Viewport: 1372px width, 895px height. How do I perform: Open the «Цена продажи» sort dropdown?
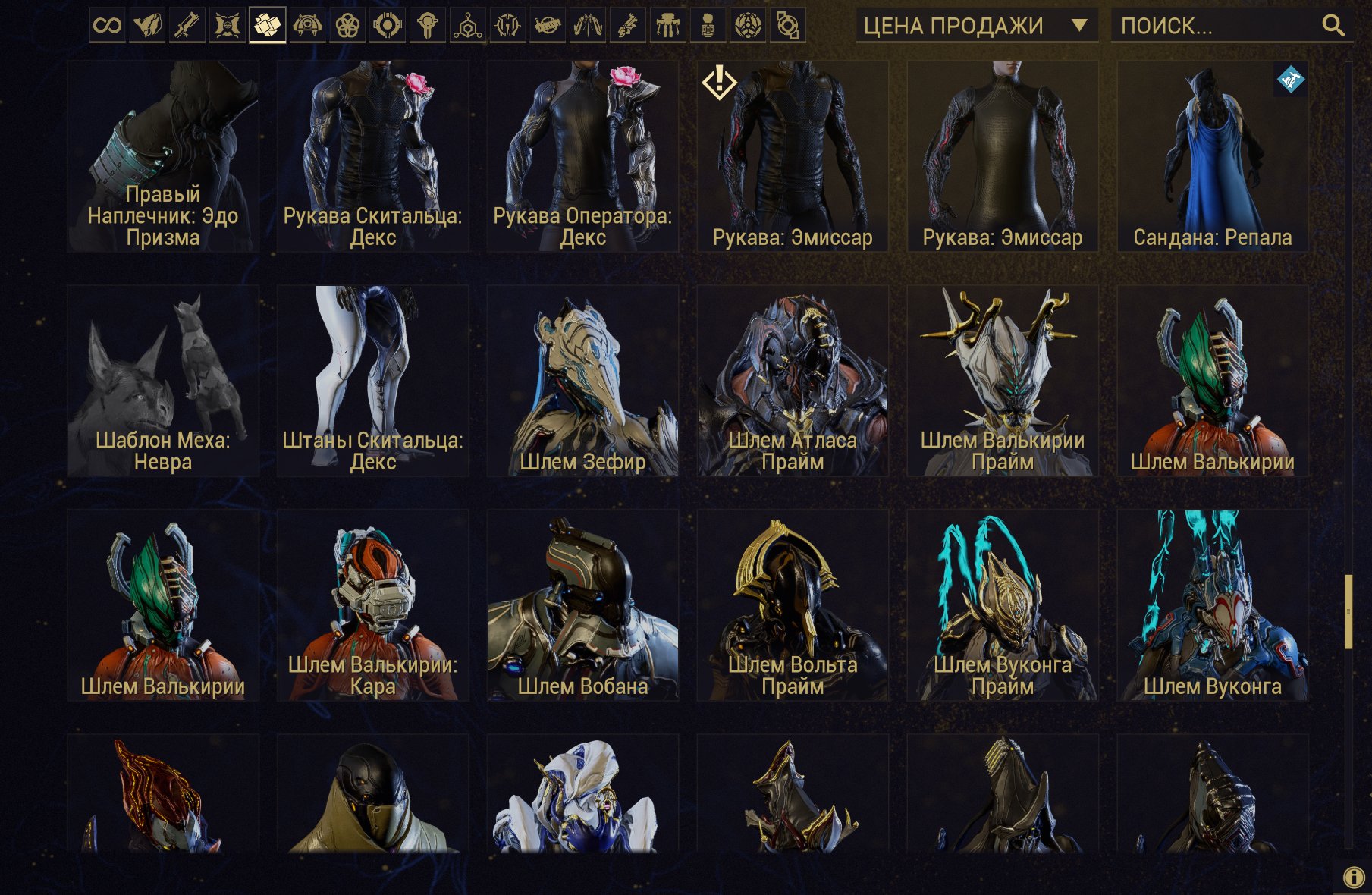[x=976, y=26]
